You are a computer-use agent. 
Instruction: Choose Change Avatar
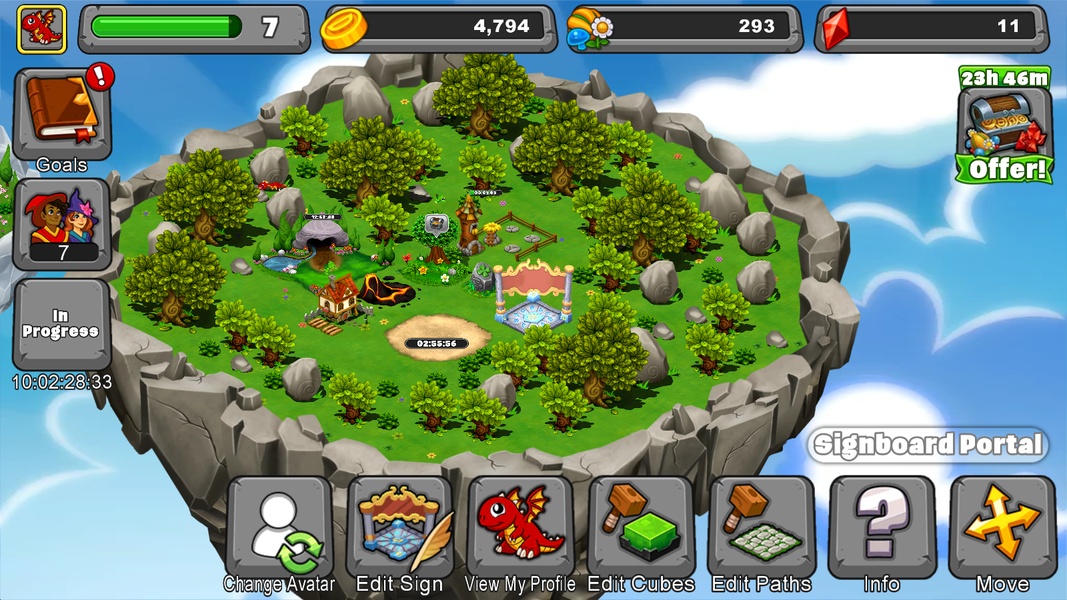pos(279,528)
